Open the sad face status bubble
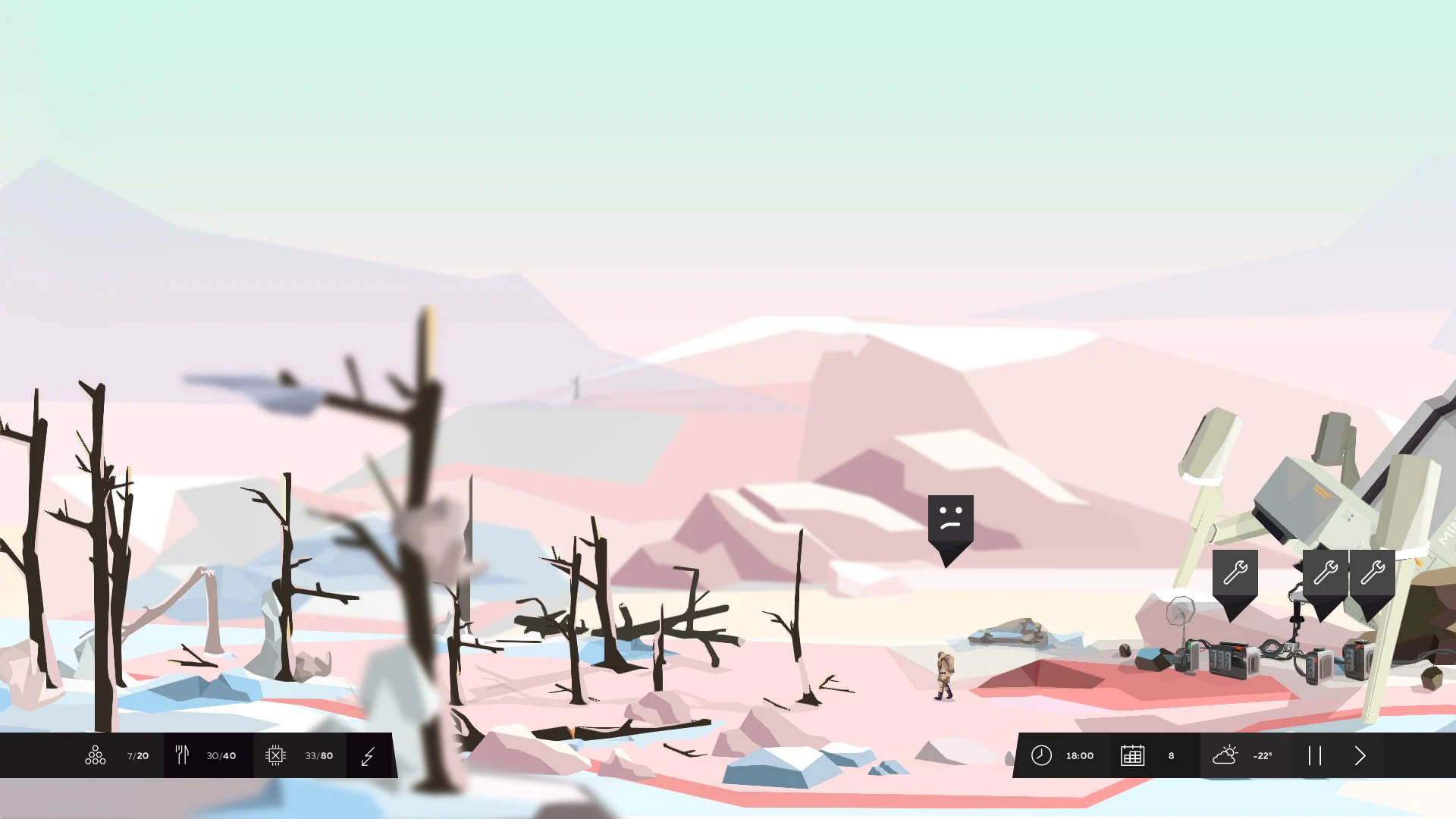This screenshot has width=1456, height=819. (950, 519)
